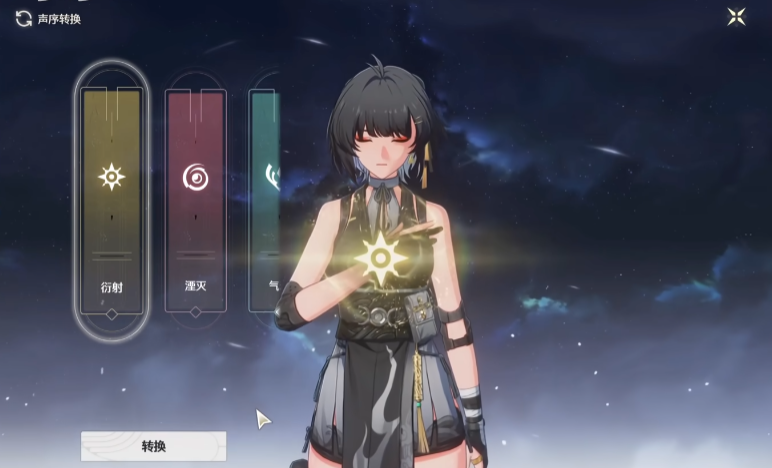Pick the partially hidden teal attribute card

click(x=264, y=200)
